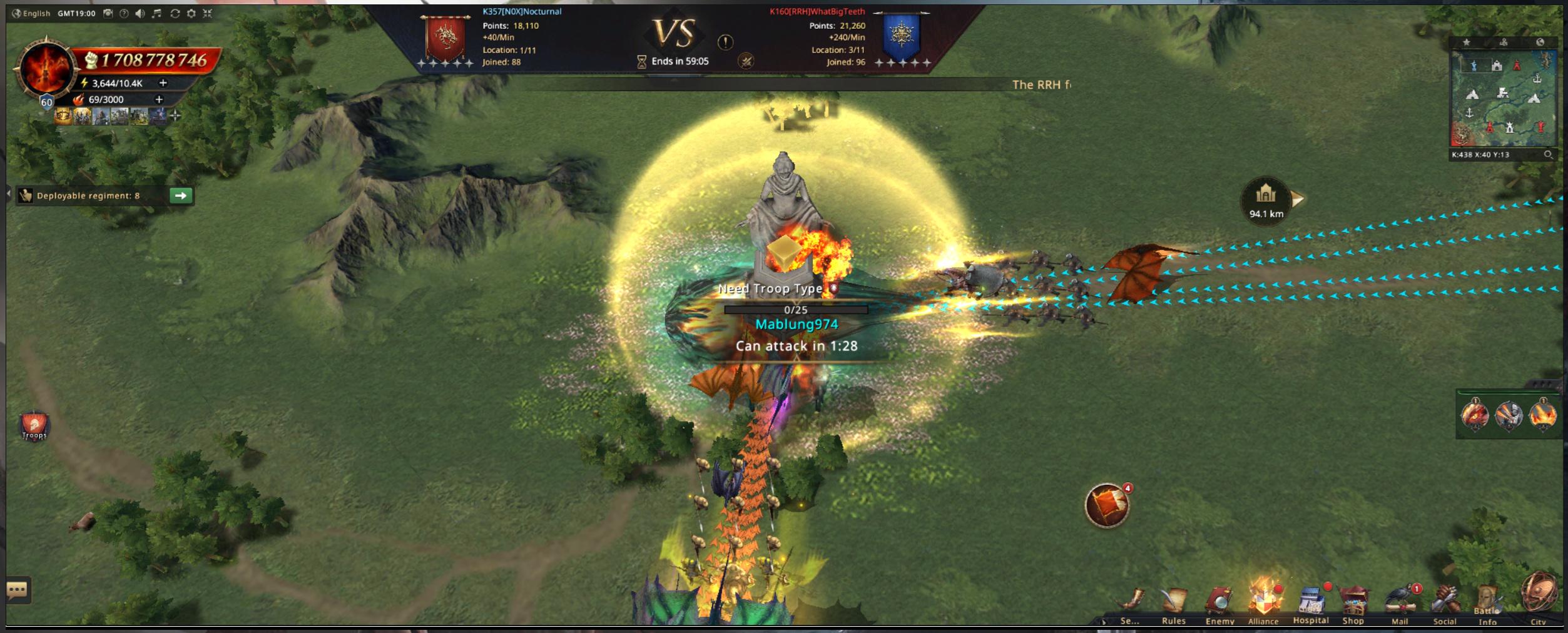
Task: Add energy with lightning plus button
Action: click(x=163, y=83)
